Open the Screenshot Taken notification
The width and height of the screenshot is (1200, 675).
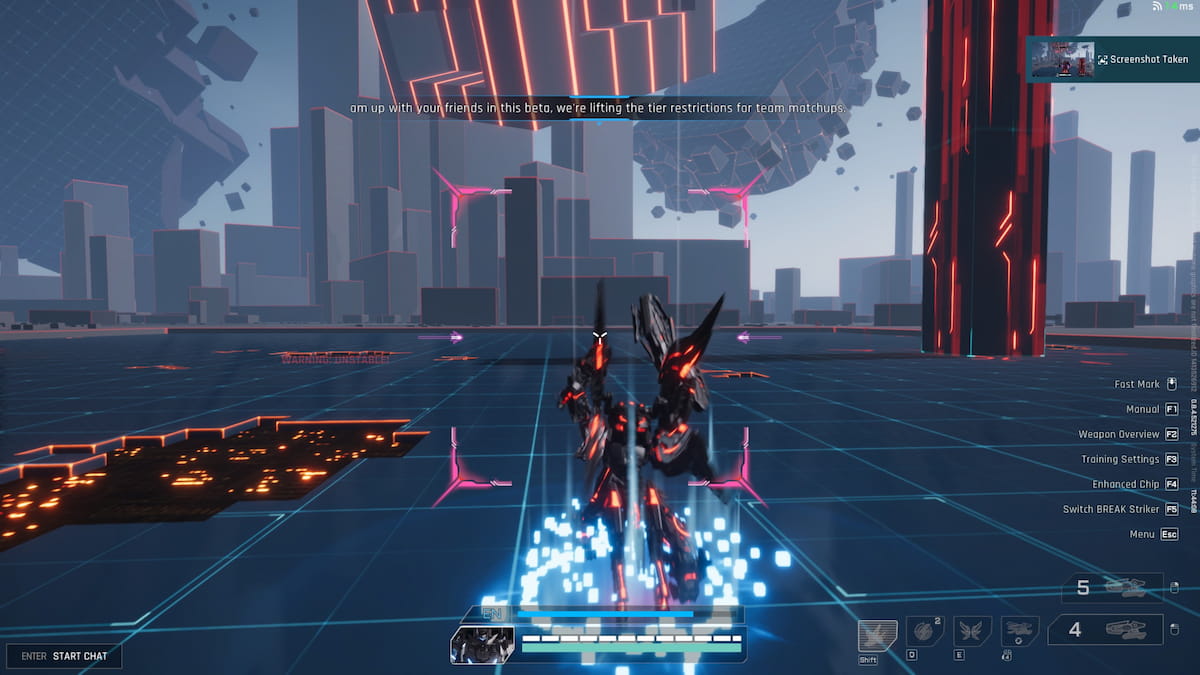pyautogui.click(x=1112, y=60)
